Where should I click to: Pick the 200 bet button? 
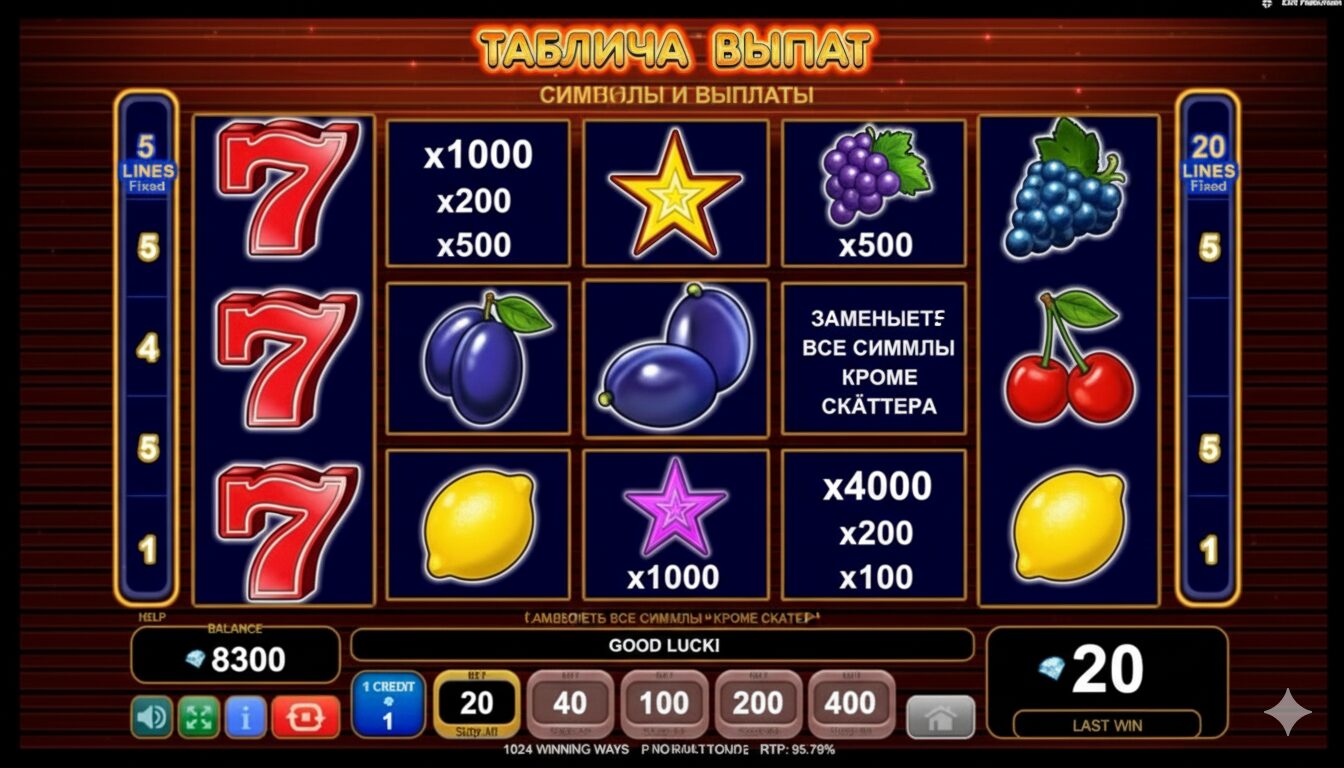coord(757,704)
